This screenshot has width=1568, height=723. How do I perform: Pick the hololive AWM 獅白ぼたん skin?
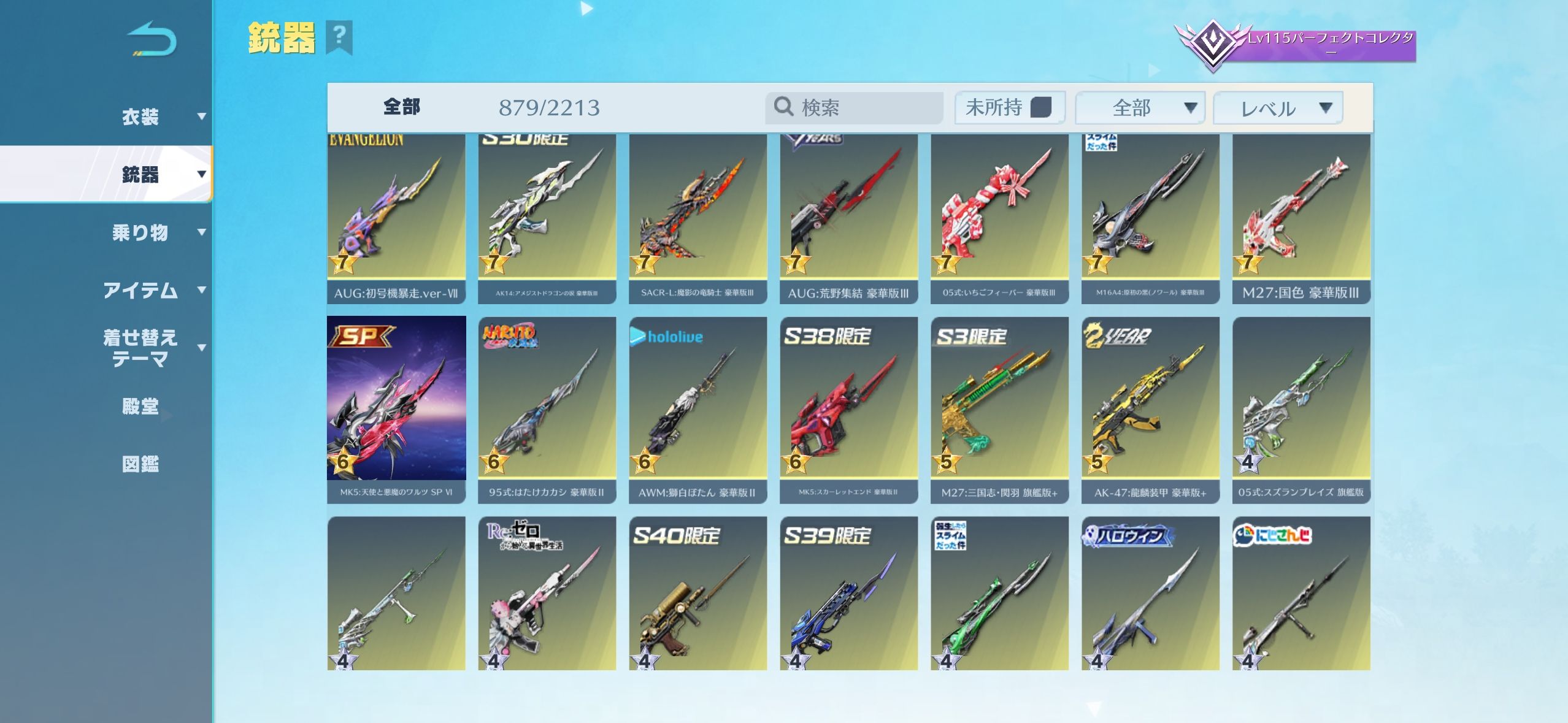[698, 409]
